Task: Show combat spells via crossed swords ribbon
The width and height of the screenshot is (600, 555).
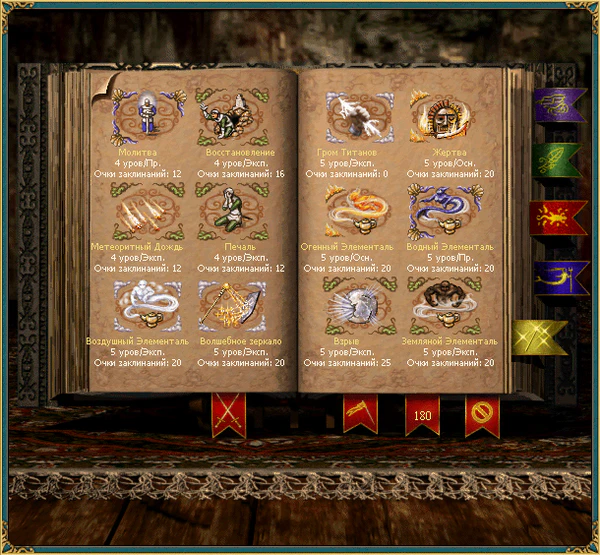Action: click(228, 413)
